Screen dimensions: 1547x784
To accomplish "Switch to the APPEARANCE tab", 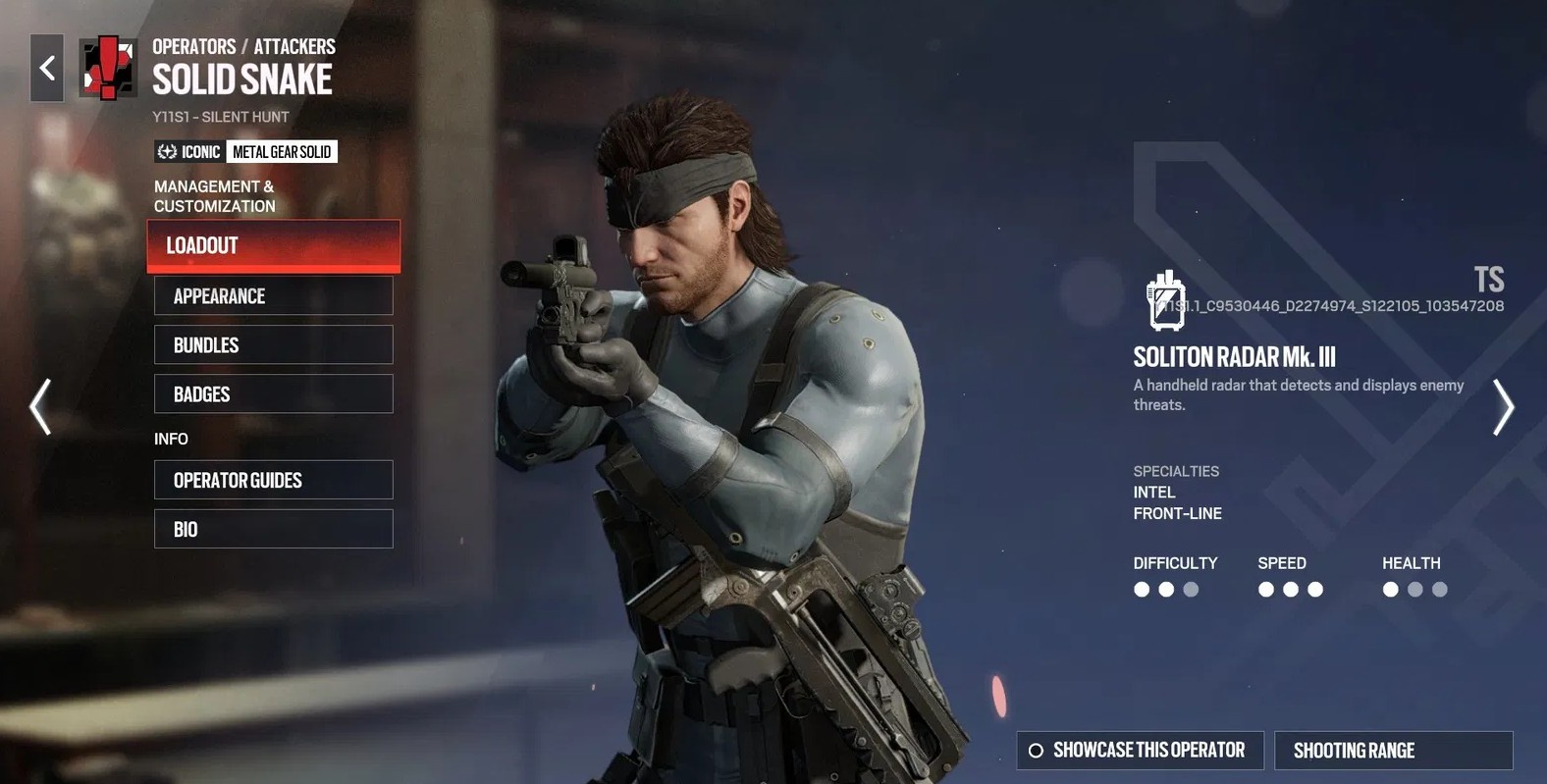I will coord(273,295).
